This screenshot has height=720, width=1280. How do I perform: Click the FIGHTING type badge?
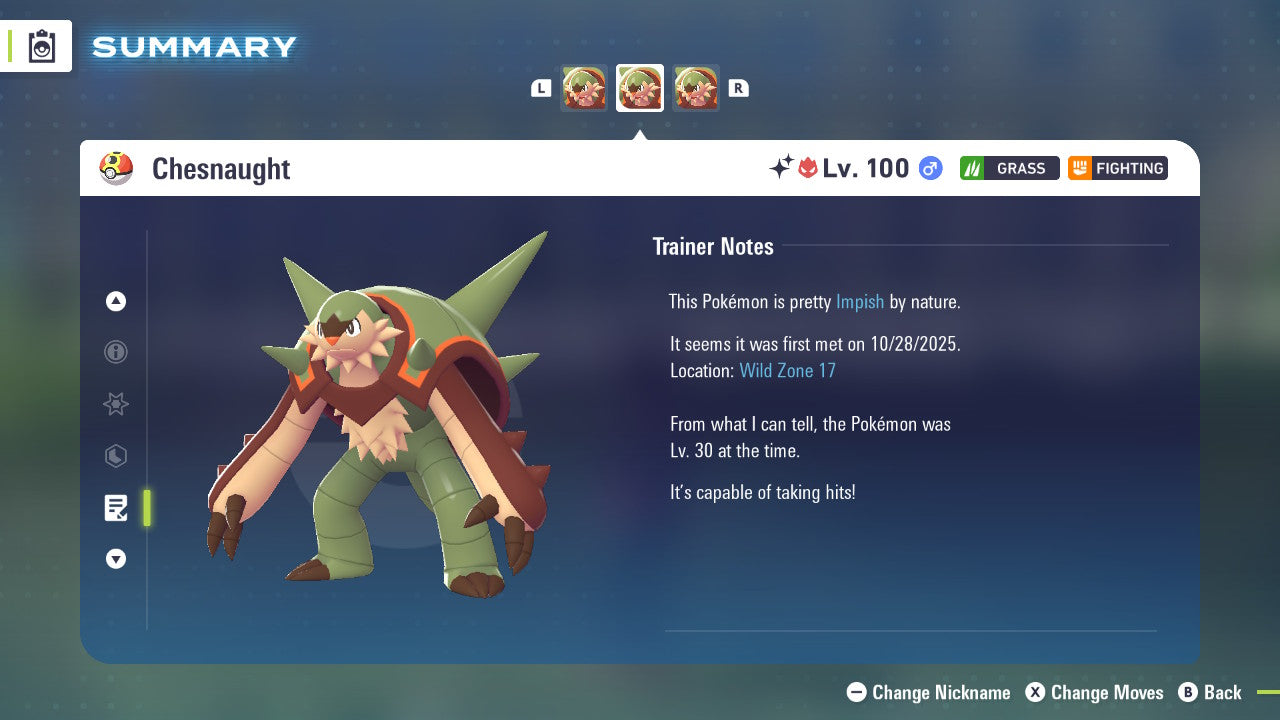coord(1117,168)
